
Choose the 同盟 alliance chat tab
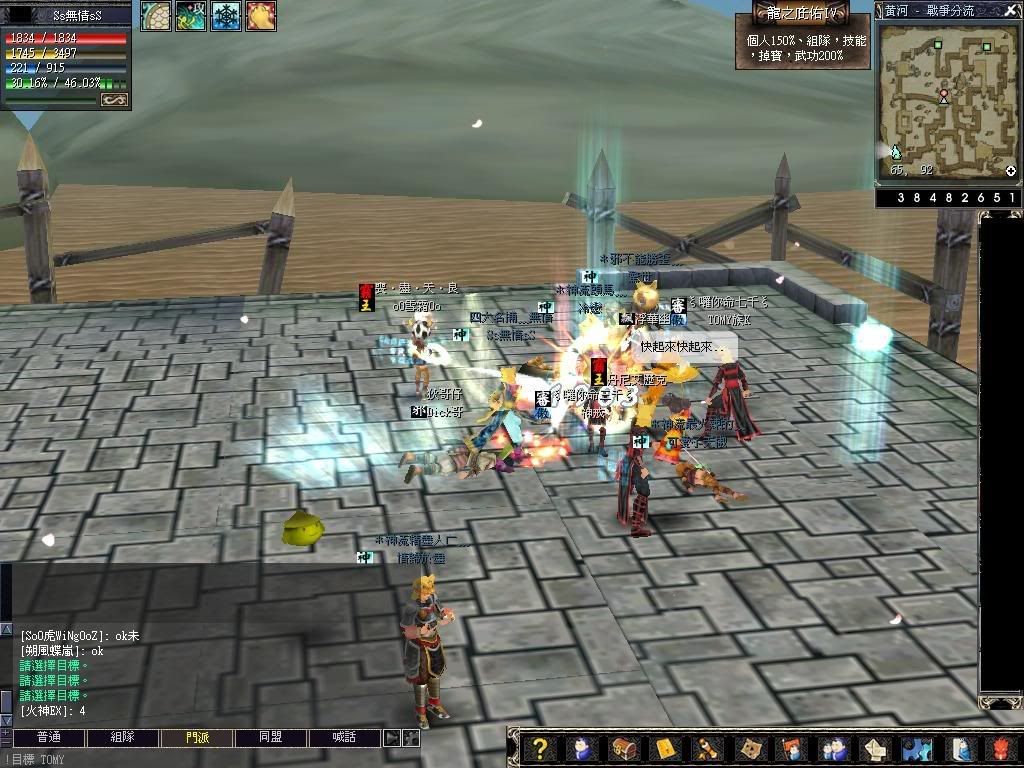point(271,737)
